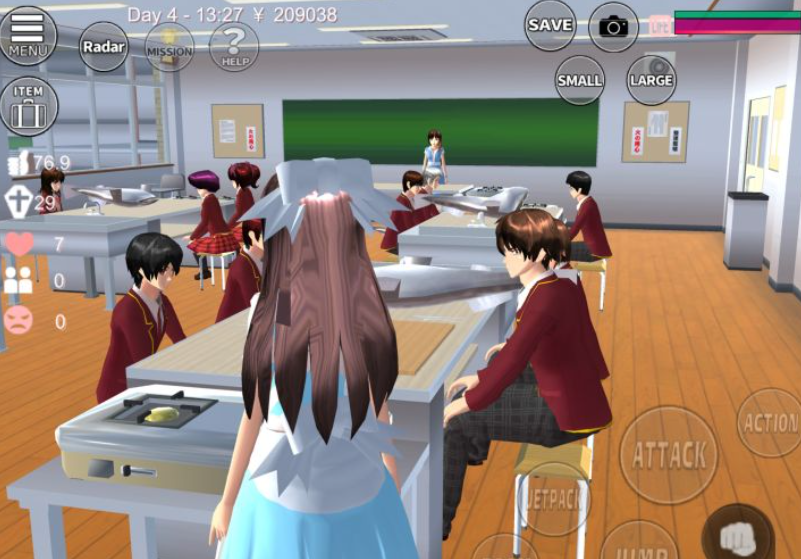Tap the ACTION button
This screenshot has width=801, height=559.
click(x=771, y=423)
